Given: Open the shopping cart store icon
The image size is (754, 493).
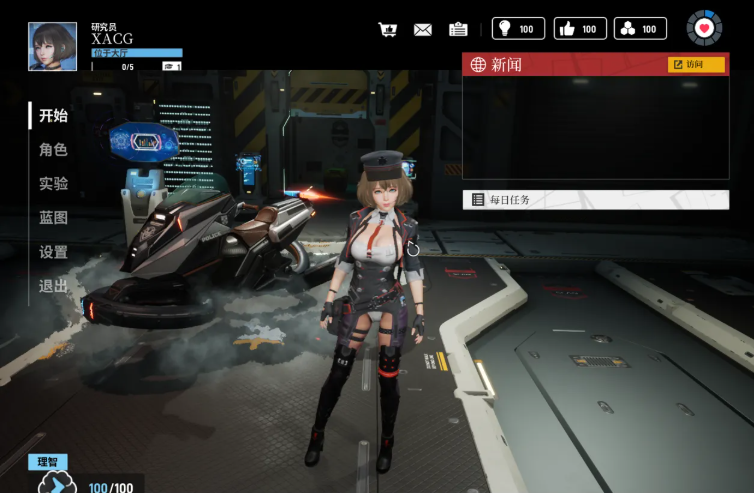Looking at the screenshot, I should coord(388,29).
